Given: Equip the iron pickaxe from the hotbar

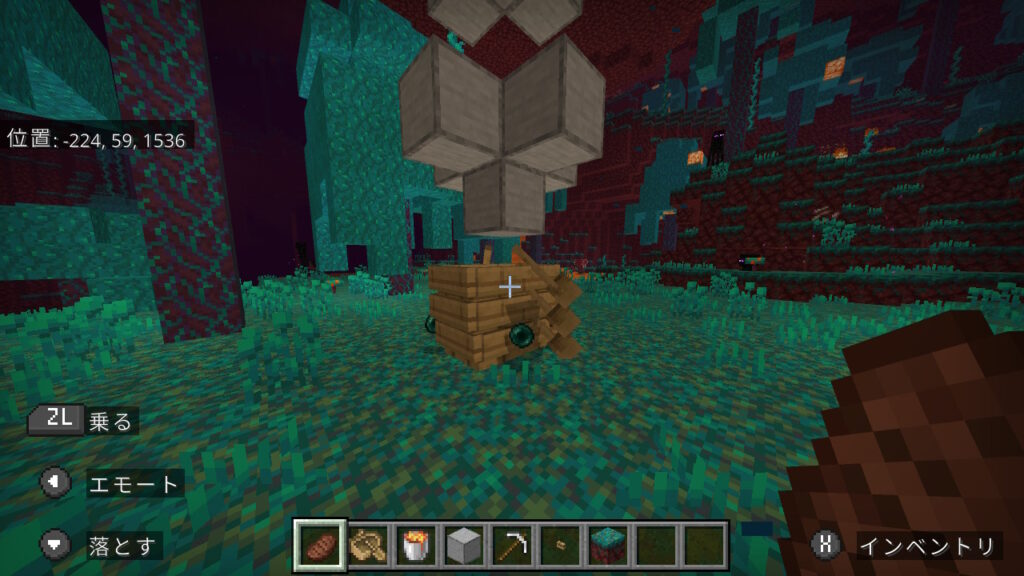Looking at the screenshot, I should click(511, 546).
